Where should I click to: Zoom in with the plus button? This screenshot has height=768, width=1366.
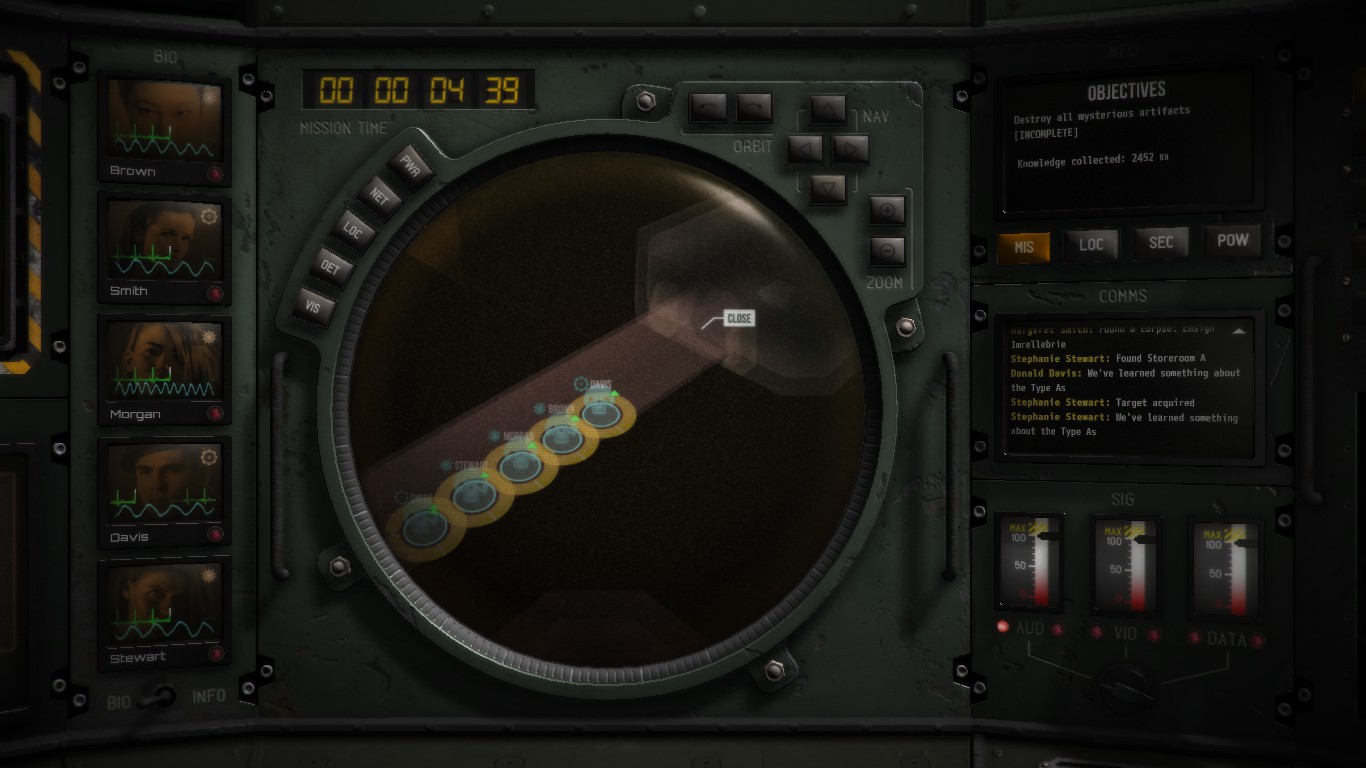(x=887, y=210)
